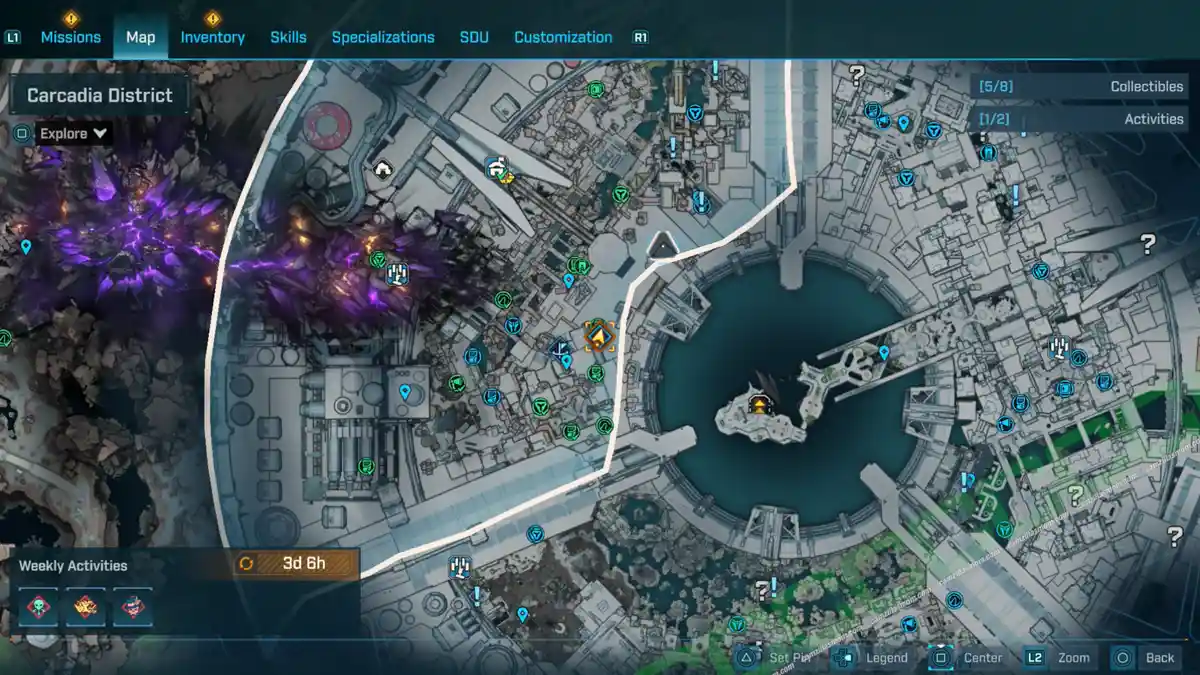
Task: Open the SDU tab
Action: pos(474,37)
